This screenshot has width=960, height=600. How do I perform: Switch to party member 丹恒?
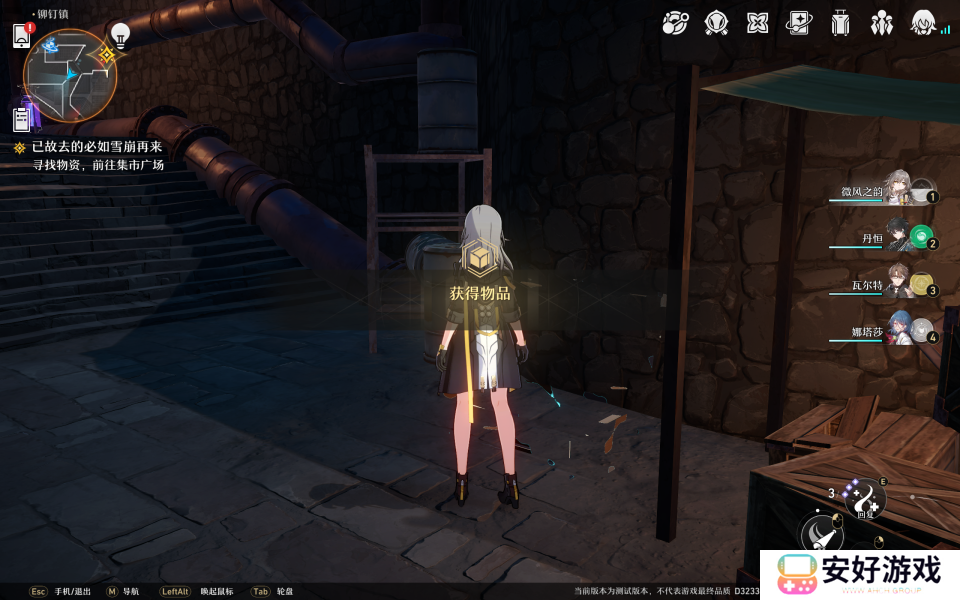[x=898, y=239]
